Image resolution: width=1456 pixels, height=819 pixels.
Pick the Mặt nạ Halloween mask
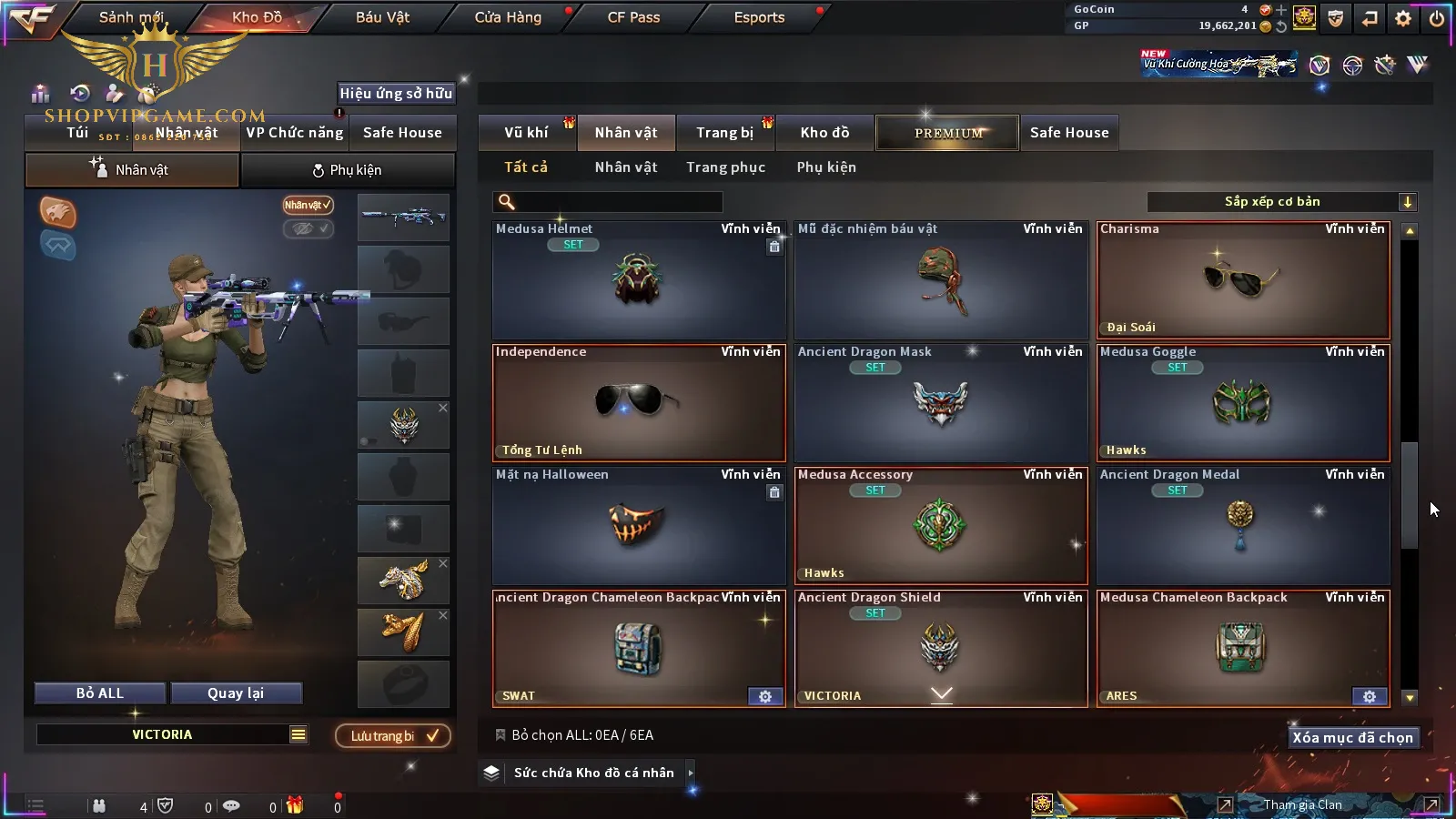coord(639,526)
